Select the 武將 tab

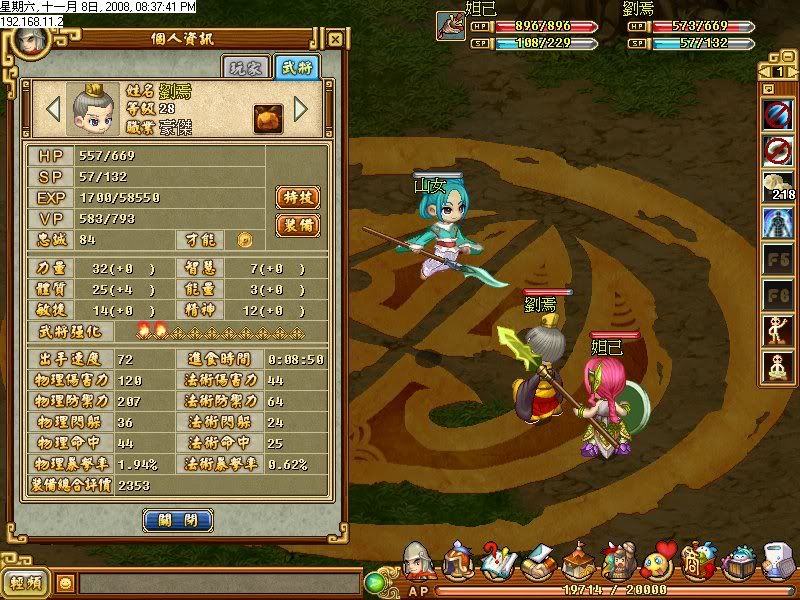coord(295,67)
